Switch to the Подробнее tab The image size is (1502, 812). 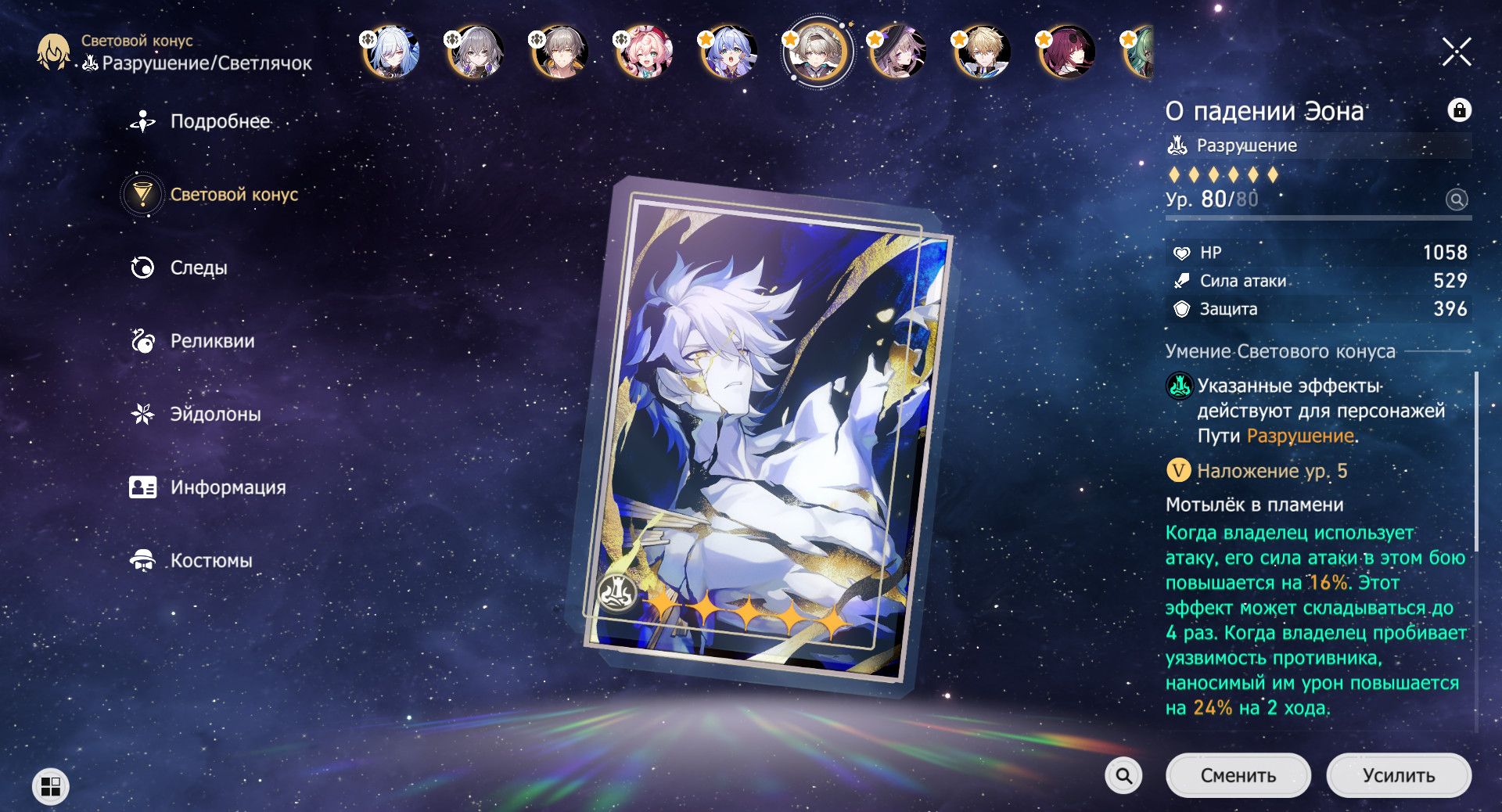click(142, 121)
